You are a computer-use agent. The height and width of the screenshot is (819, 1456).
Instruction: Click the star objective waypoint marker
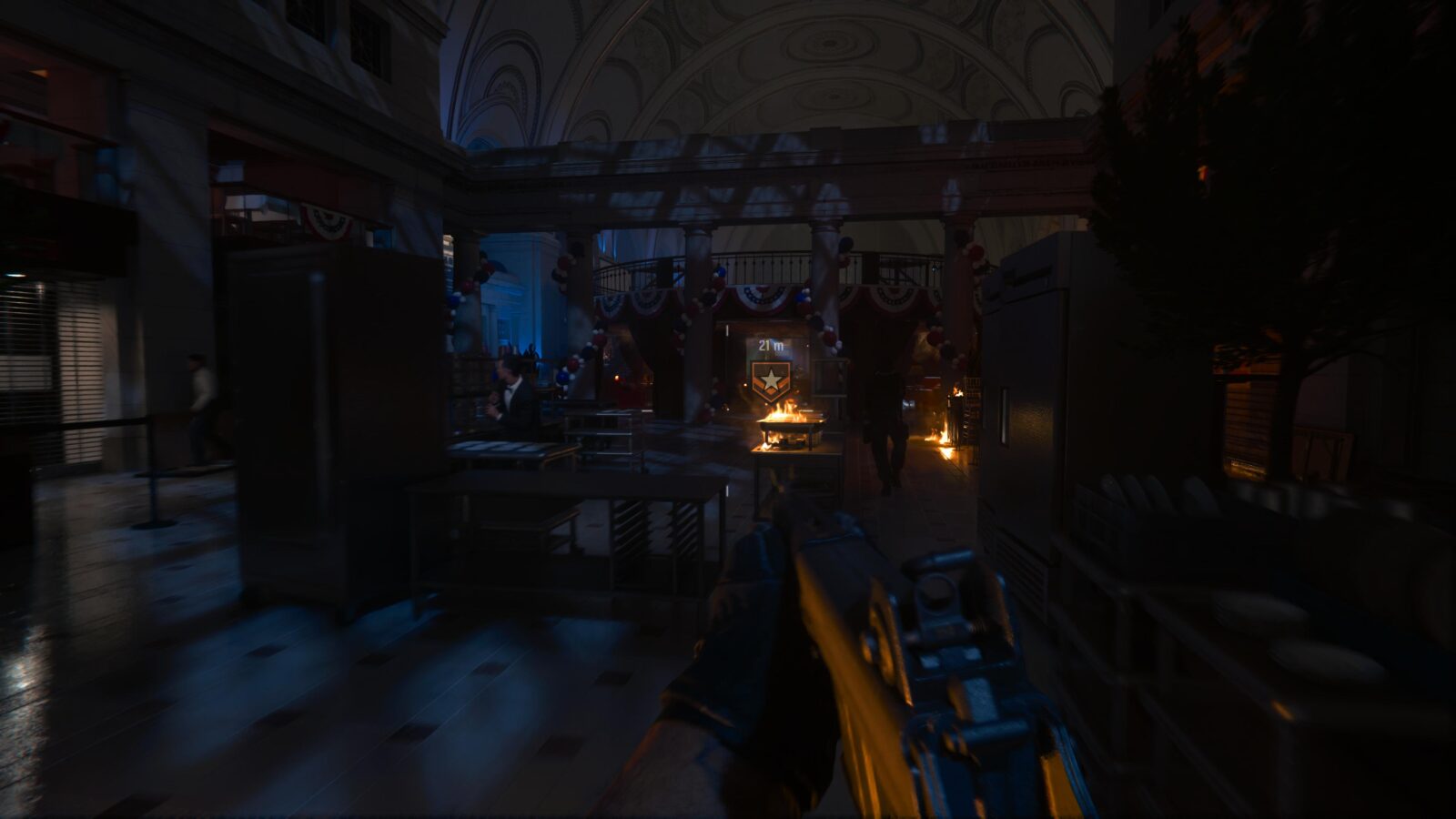[771, 381]
